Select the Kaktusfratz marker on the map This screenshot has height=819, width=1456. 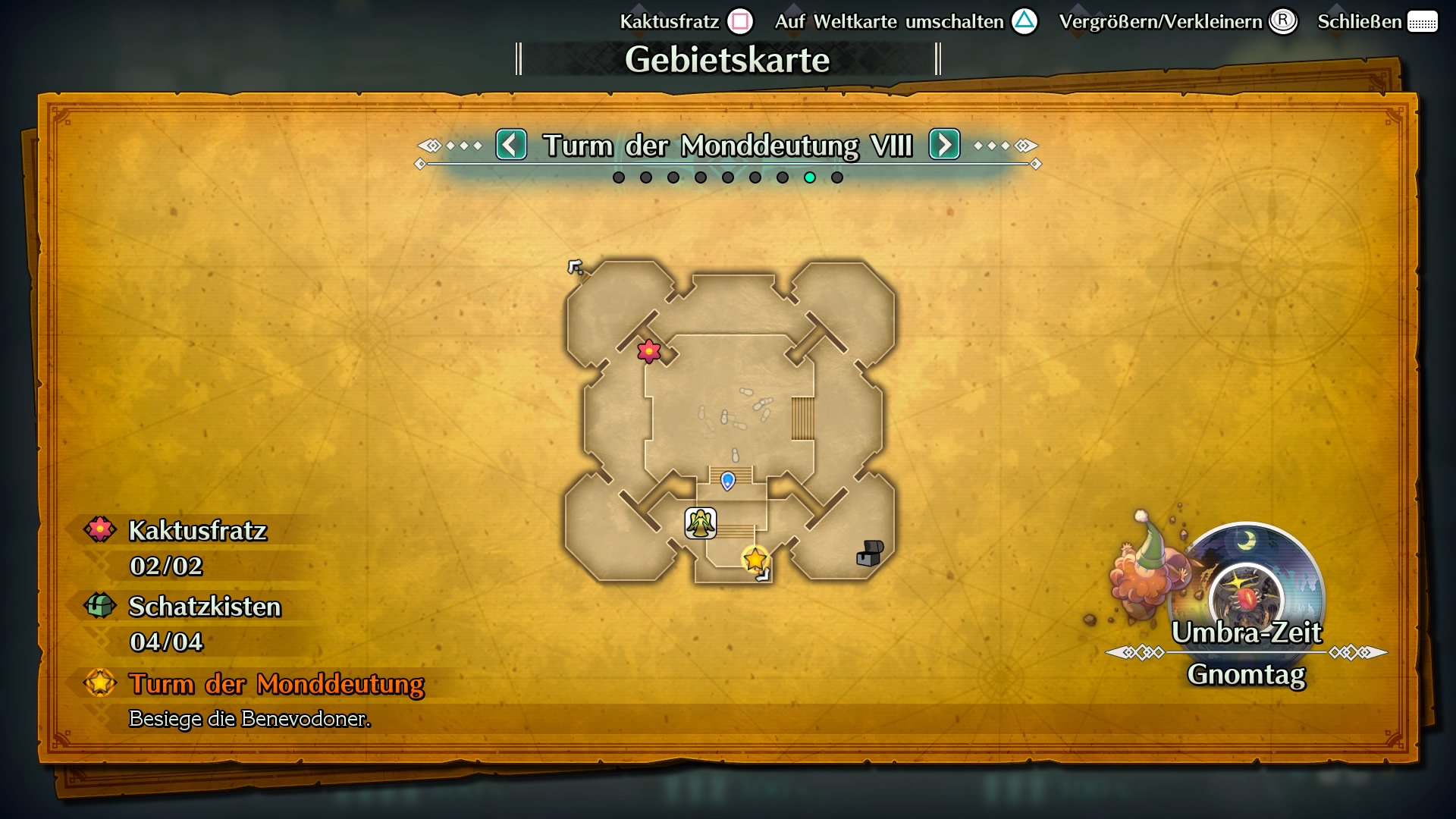[x=649, y=352]
